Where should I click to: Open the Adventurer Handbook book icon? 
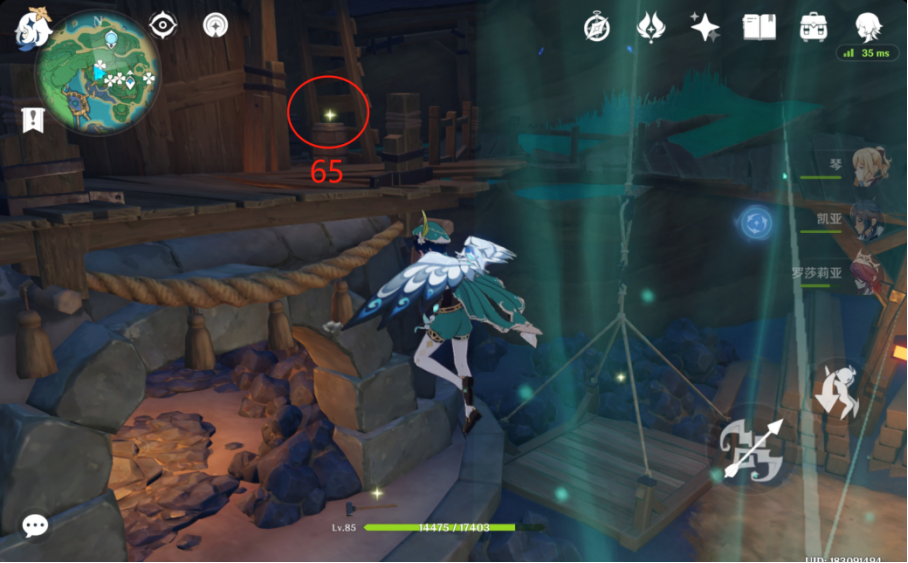[759, 27]
